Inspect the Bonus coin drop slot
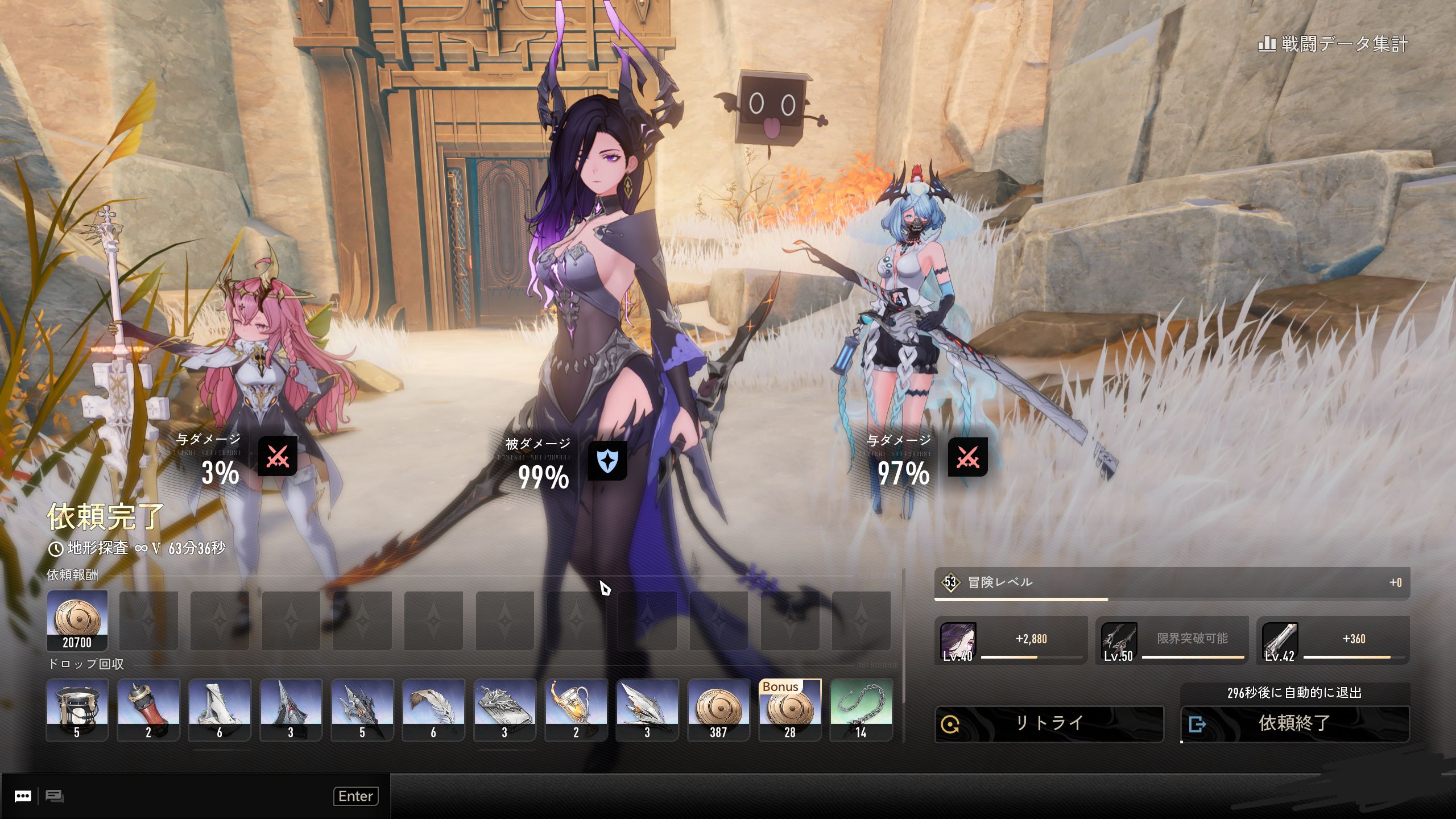The width and height of the screenshot is (1456, 819). click(790, 710)
